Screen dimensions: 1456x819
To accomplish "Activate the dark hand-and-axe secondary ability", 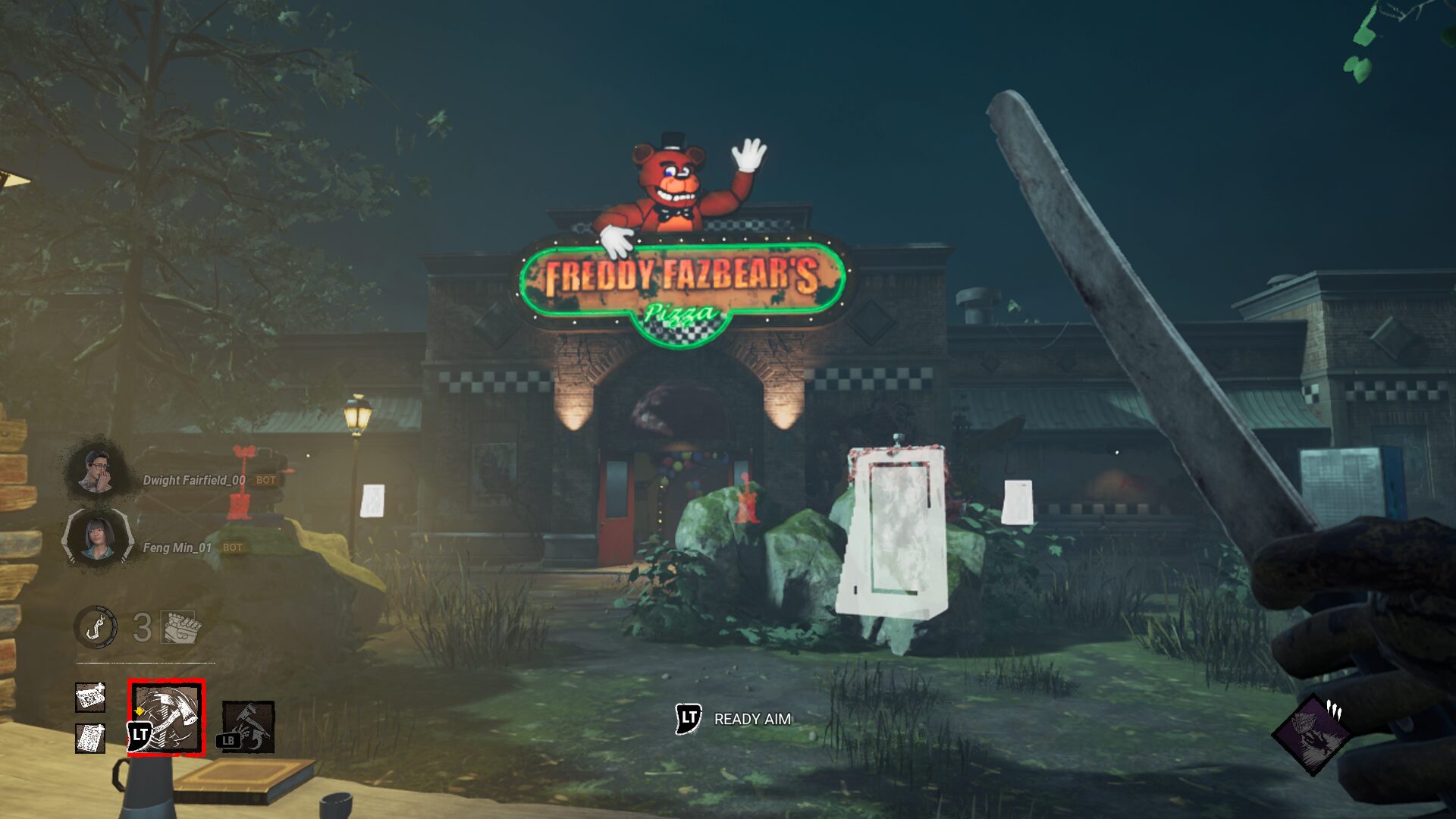I will pyautogui.click(x=248, y=726).
